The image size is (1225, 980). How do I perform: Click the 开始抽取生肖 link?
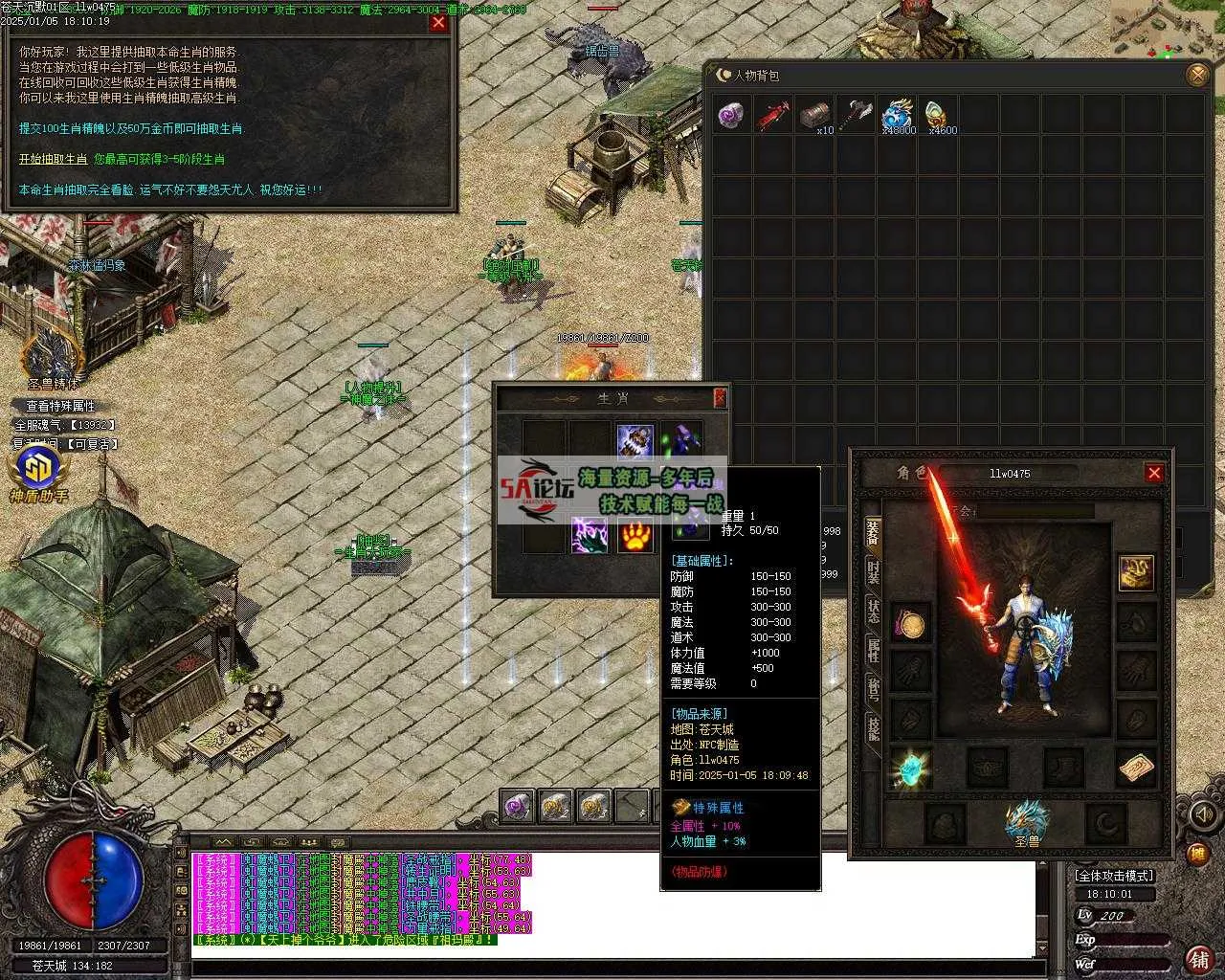pos(54,159)
